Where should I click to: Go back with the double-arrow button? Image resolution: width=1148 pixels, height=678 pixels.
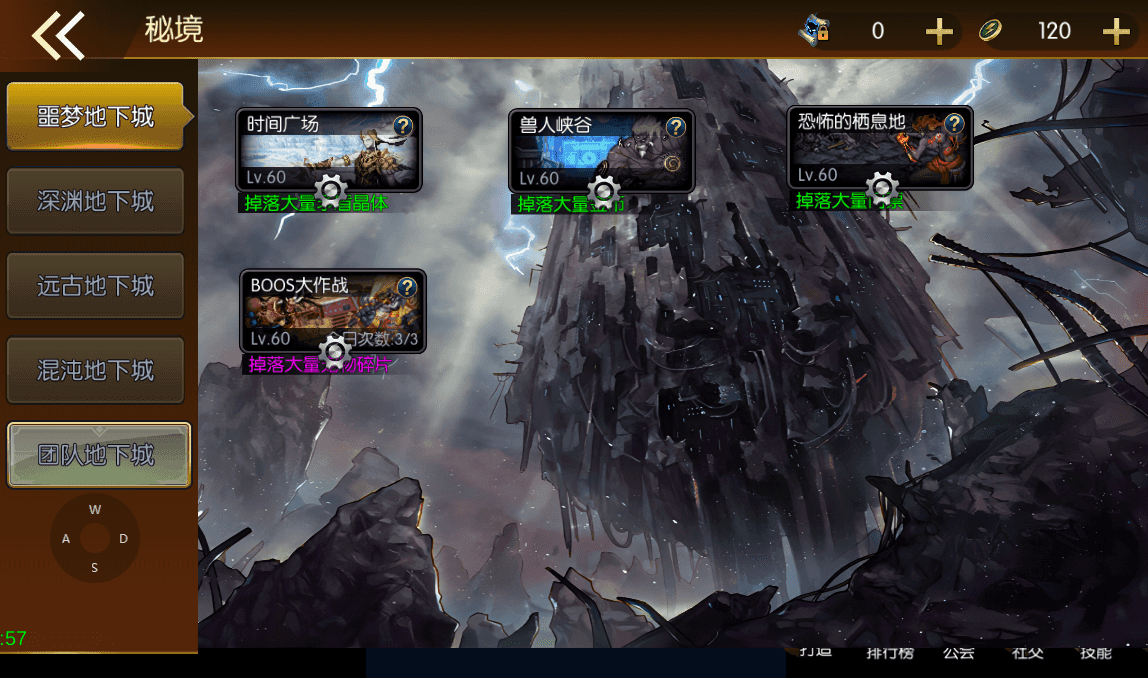(x=58, y=34)
